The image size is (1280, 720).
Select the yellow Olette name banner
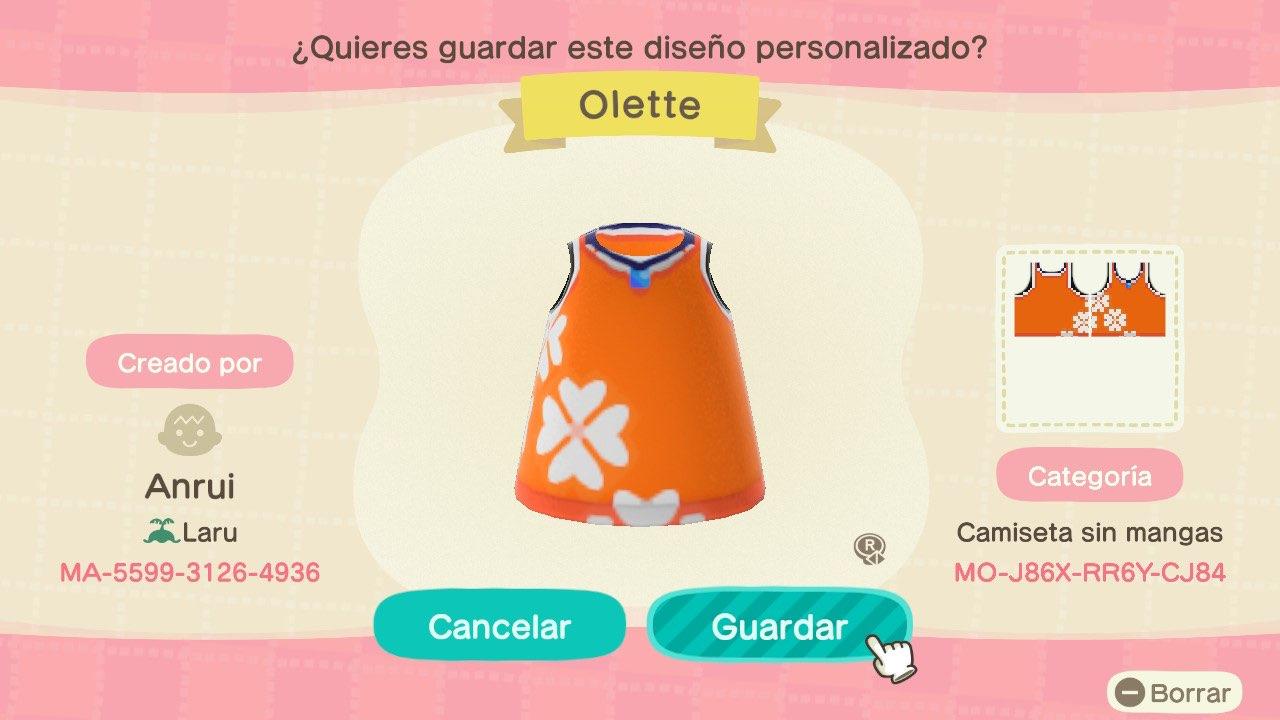point(640,104)
